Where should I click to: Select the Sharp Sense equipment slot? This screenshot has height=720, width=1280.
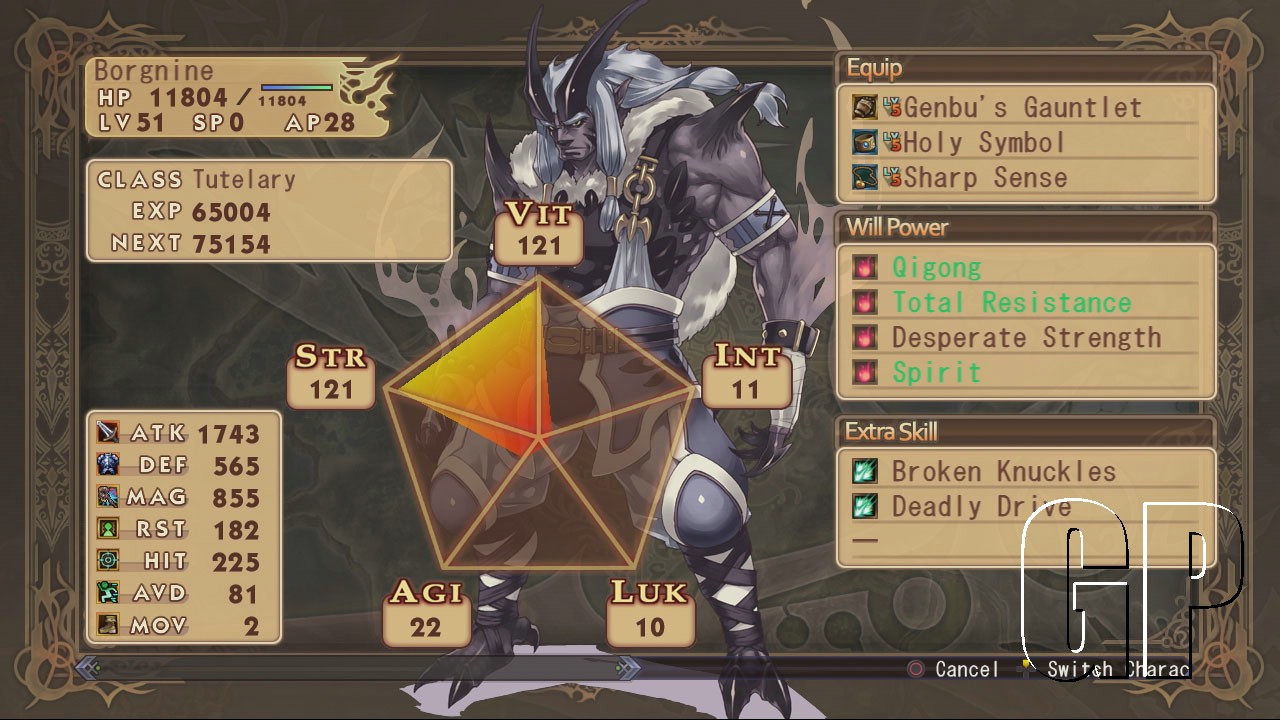pyautogui.click(x=985, y=178)
